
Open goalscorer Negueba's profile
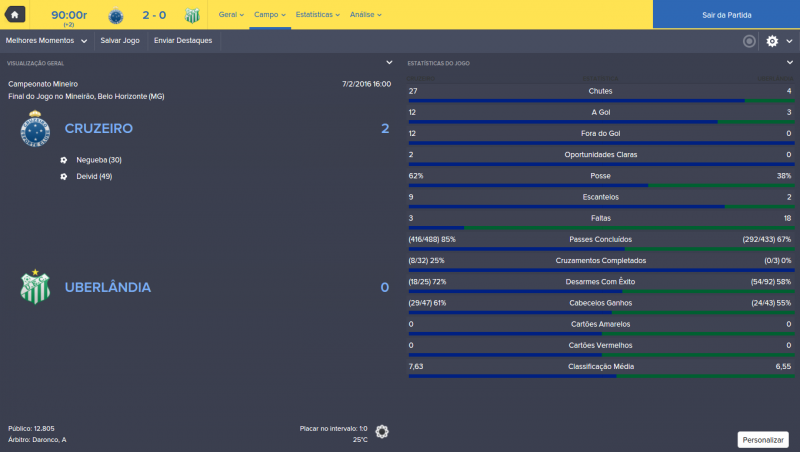tap(98, 160)
